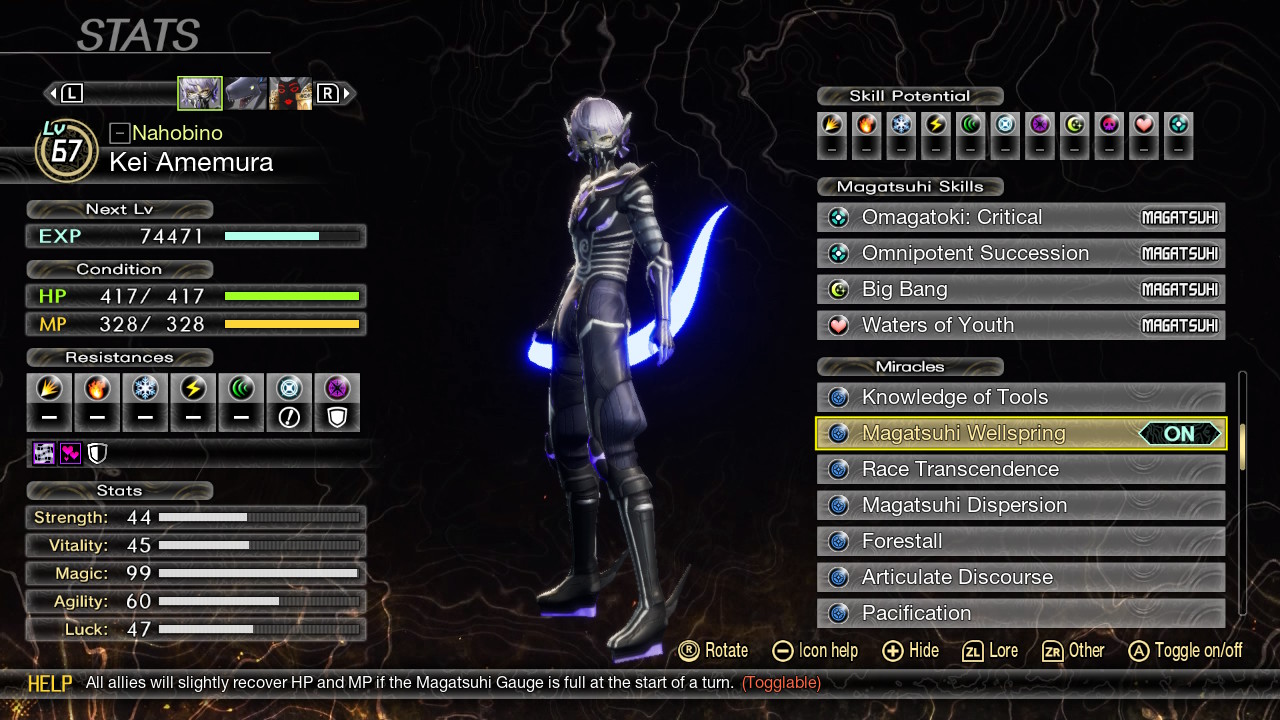Choose the Omnipotent Succession skill row
This screenshot has width=1280, height=720.
1020,253
